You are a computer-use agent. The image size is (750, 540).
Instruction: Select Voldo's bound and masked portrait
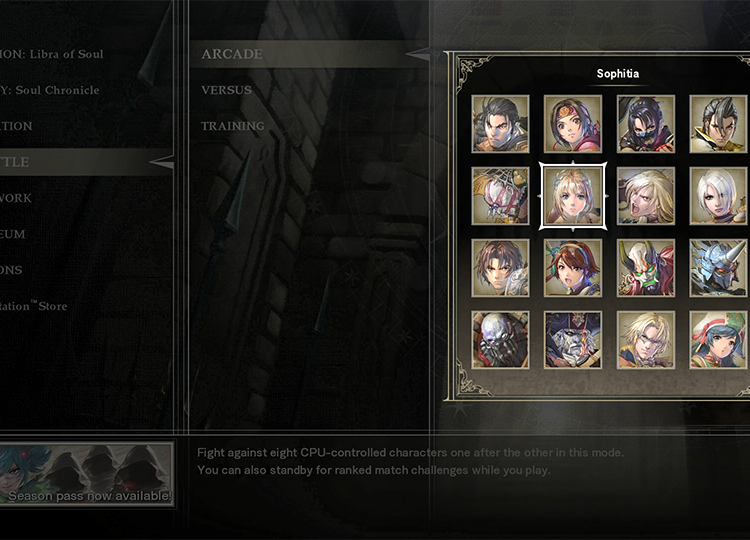501,196
